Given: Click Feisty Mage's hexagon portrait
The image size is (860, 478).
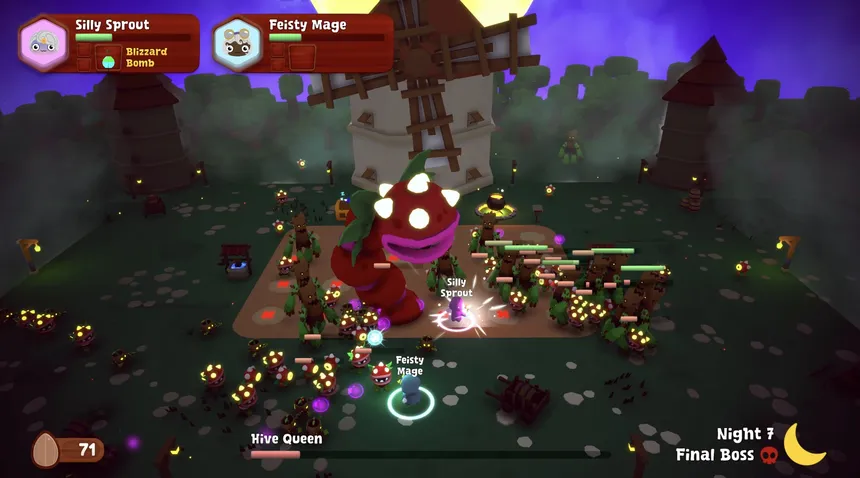Looking at the screenshot, I should point(237,43).
